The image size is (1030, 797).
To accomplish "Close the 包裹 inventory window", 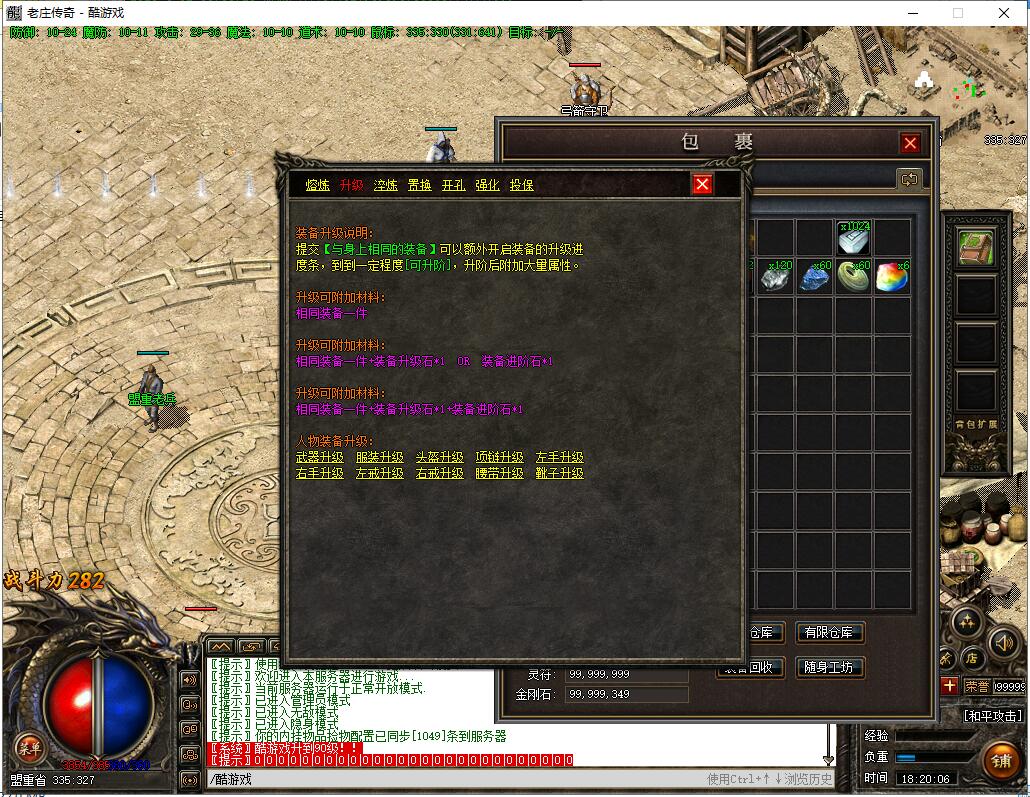I will click(x=910, y=143).
